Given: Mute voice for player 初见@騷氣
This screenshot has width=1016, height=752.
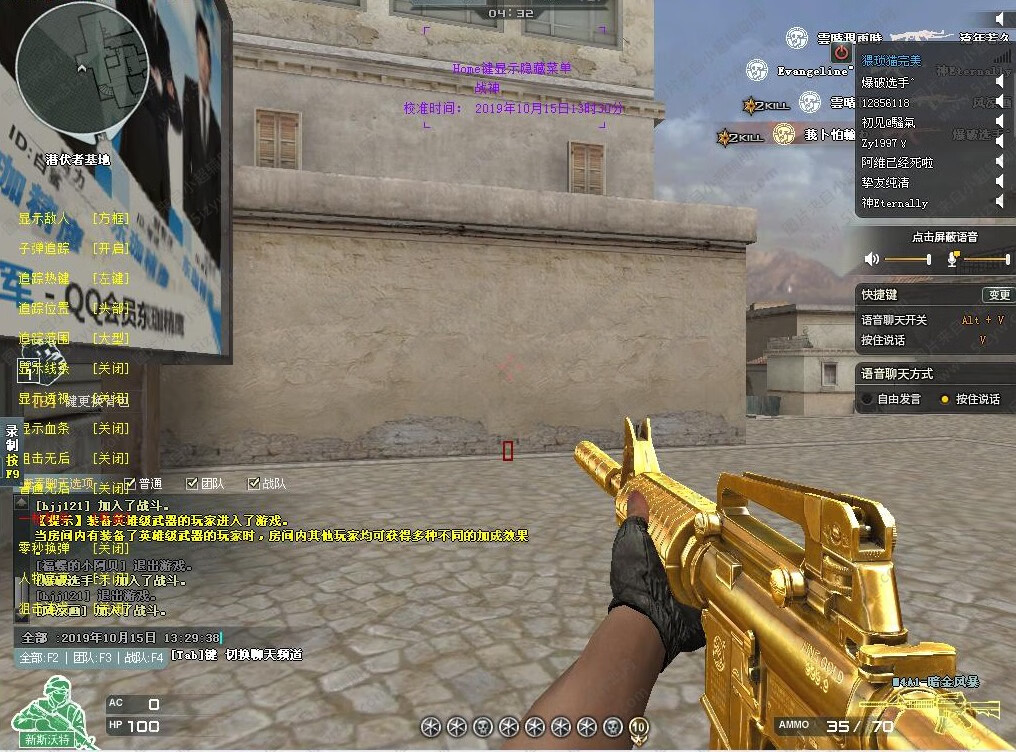Looking at the screenshot, I should (x=999, y=122).
